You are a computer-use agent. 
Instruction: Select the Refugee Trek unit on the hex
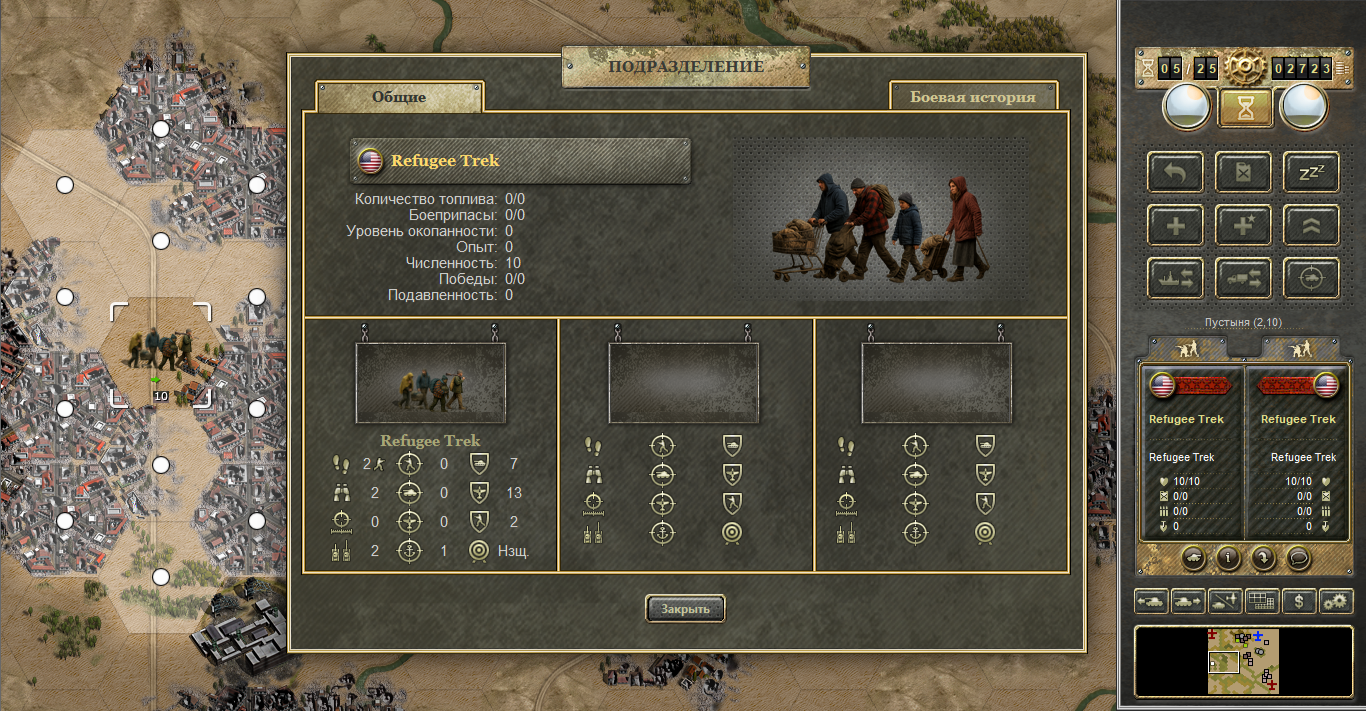(x=160, y=352)
